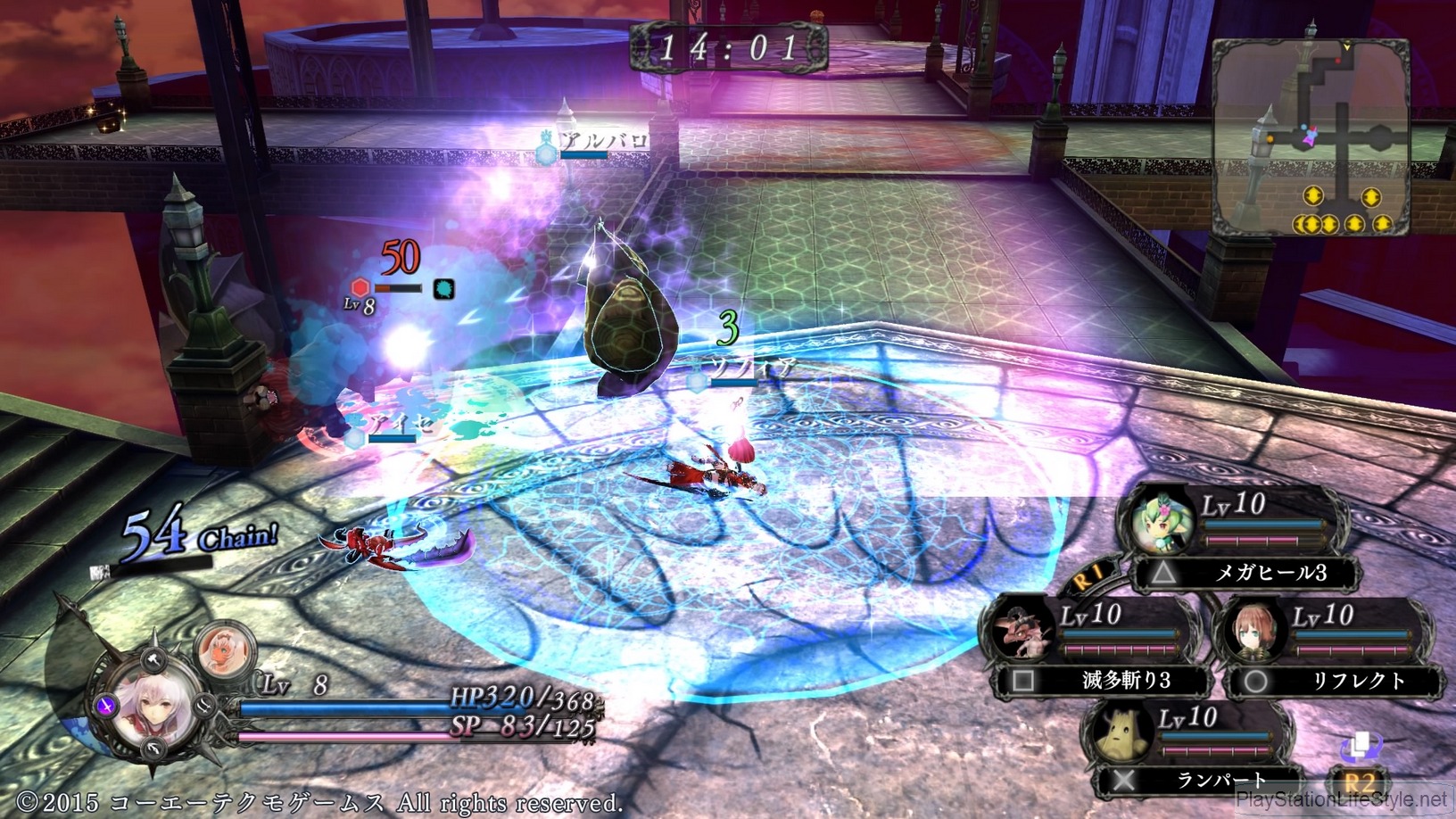Open the dungeon minimap
Screen dimensions: 1456x819
(1310, 134)
